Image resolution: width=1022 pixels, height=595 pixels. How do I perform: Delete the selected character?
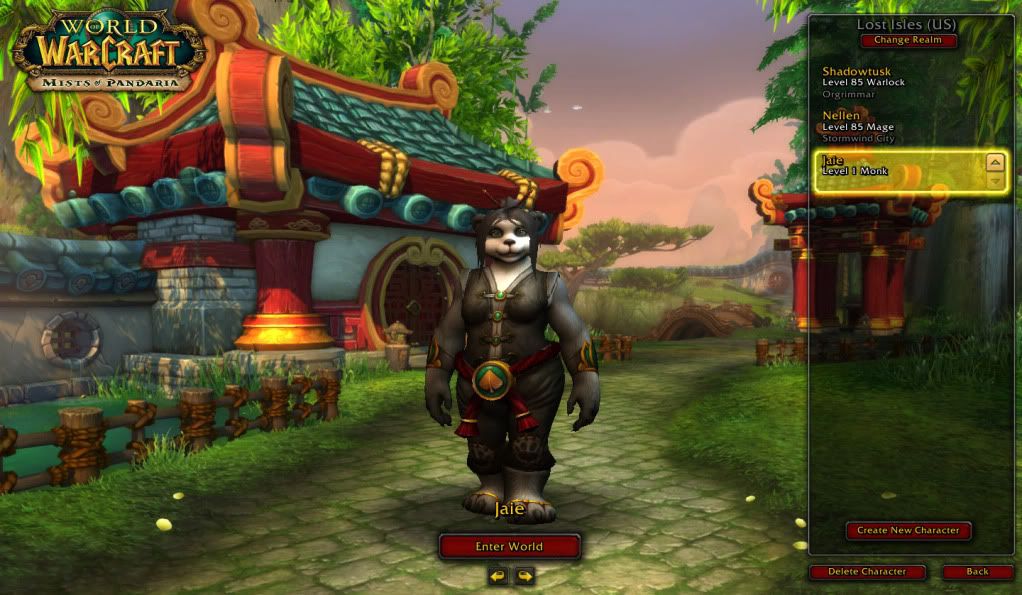click(867, 572)
